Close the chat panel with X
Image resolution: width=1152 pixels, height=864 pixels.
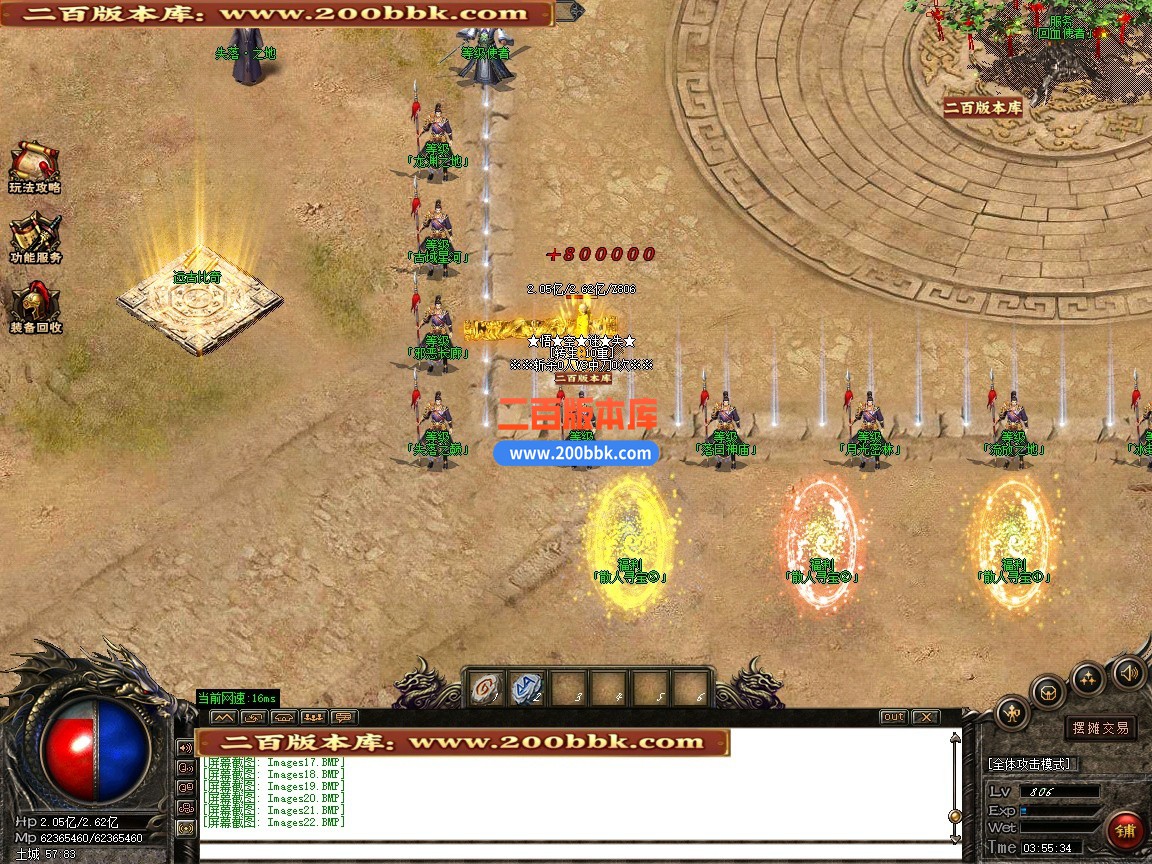(x=925, y=717)
